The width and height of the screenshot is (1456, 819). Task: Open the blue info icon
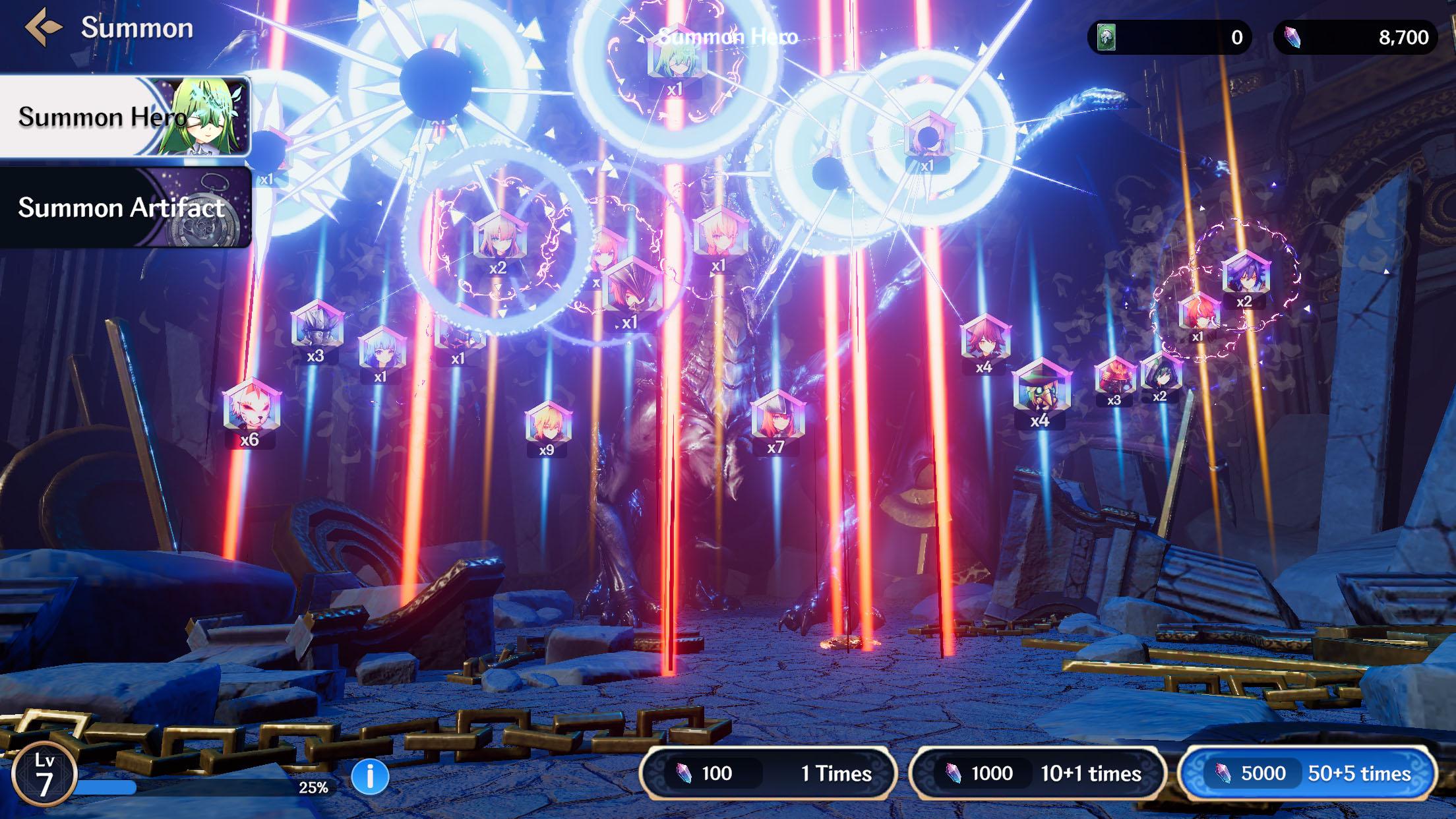(x=370, y=776)
